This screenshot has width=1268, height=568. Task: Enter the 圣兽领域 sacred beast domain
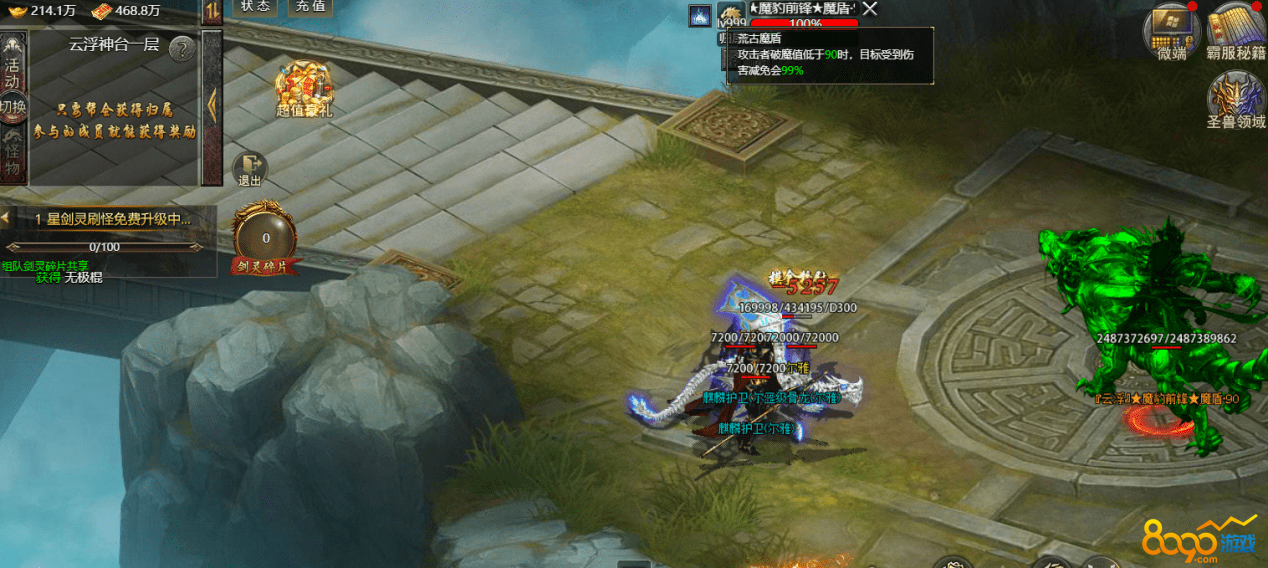(1236, 102)
